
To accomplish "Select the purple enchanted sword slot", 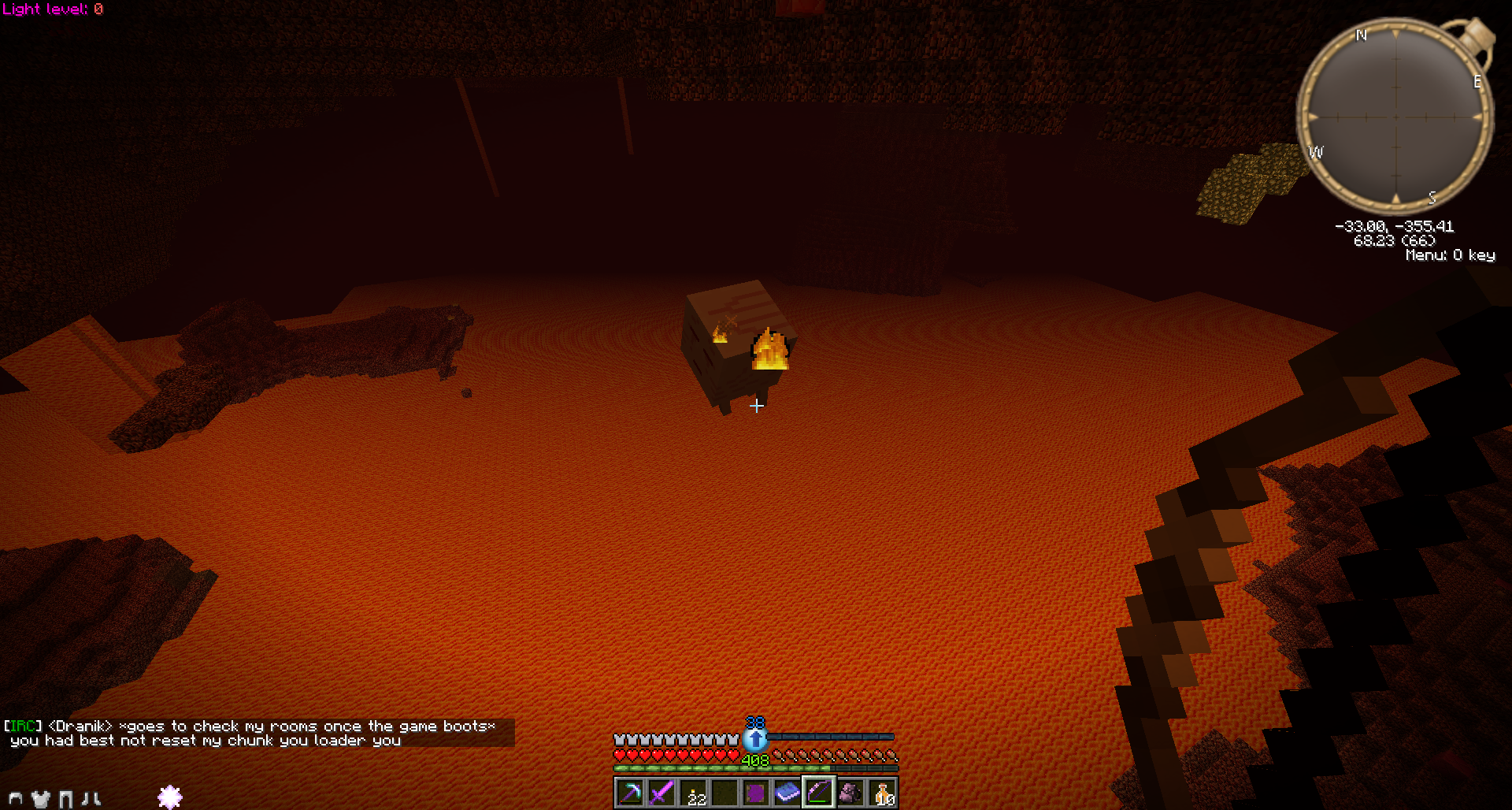I will pyautogui.click(x=661, y=793).
